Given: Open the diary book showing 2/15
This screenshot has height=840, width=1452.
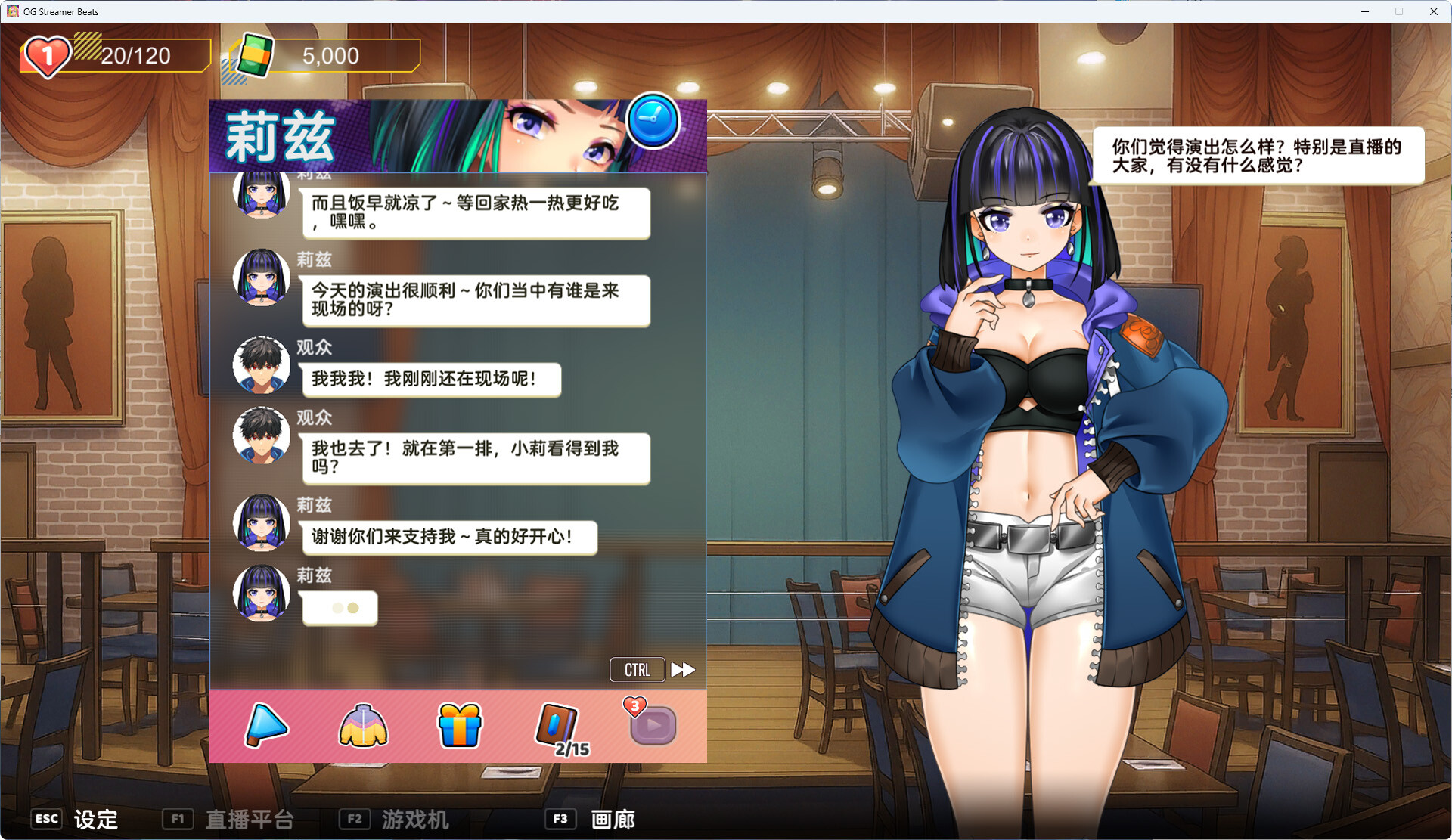Looking at the screenshot, I should (558, 727).
